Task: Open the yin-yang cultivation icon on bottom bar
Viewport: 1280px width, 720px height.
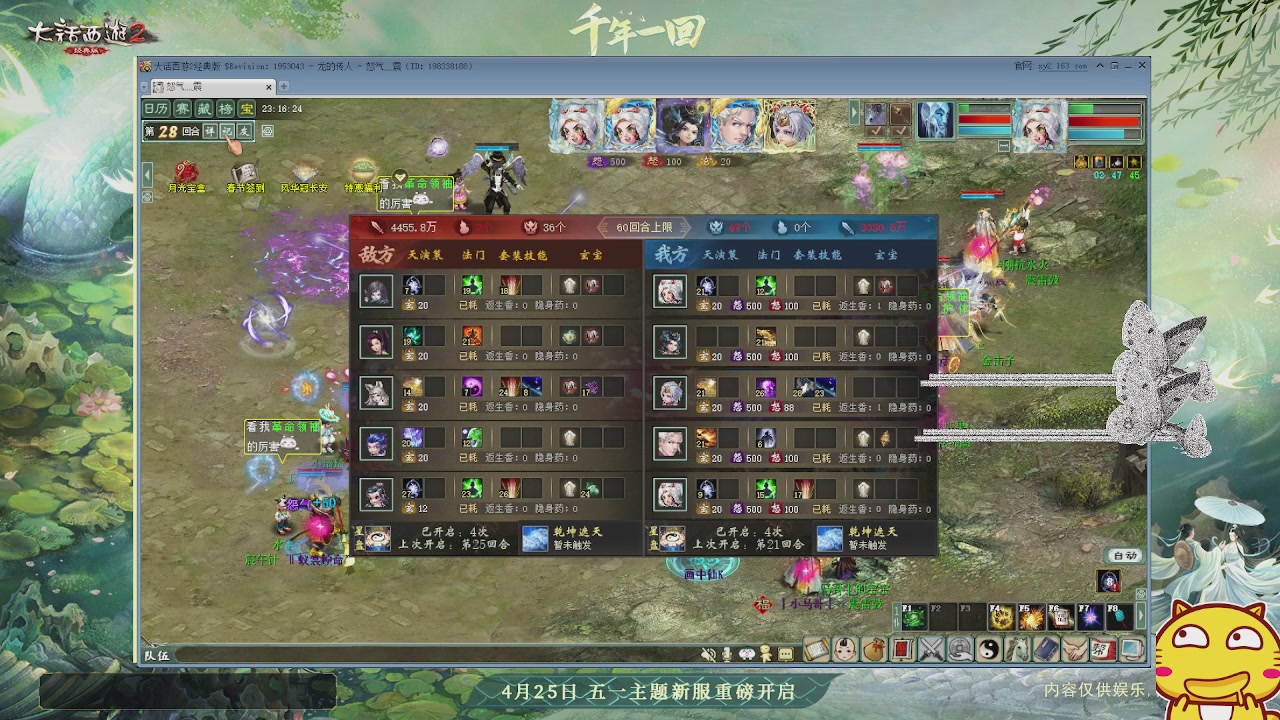Action: [x=988, y=650]
